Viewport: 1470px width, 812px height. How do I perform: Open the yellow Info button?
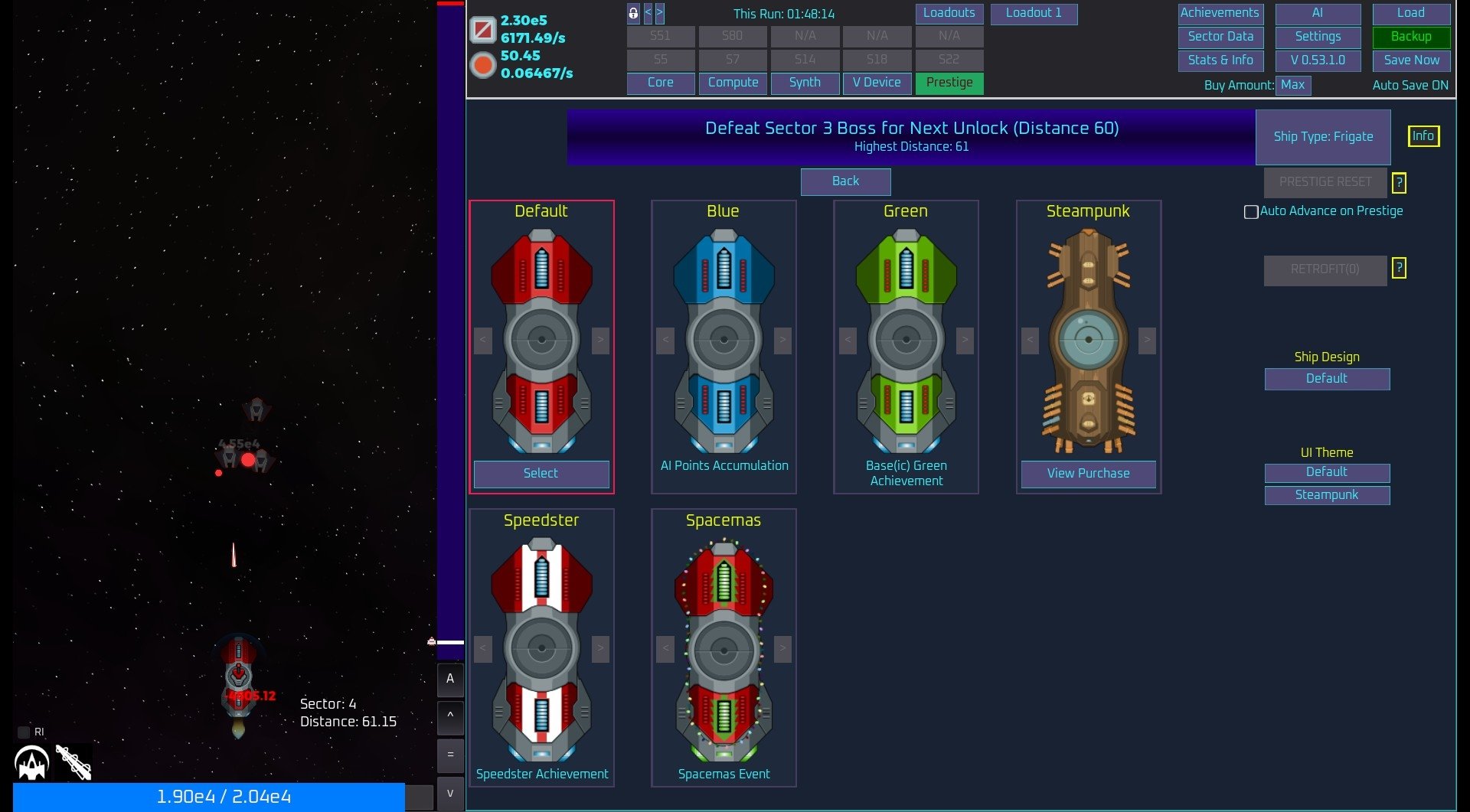coord(1423,136)
